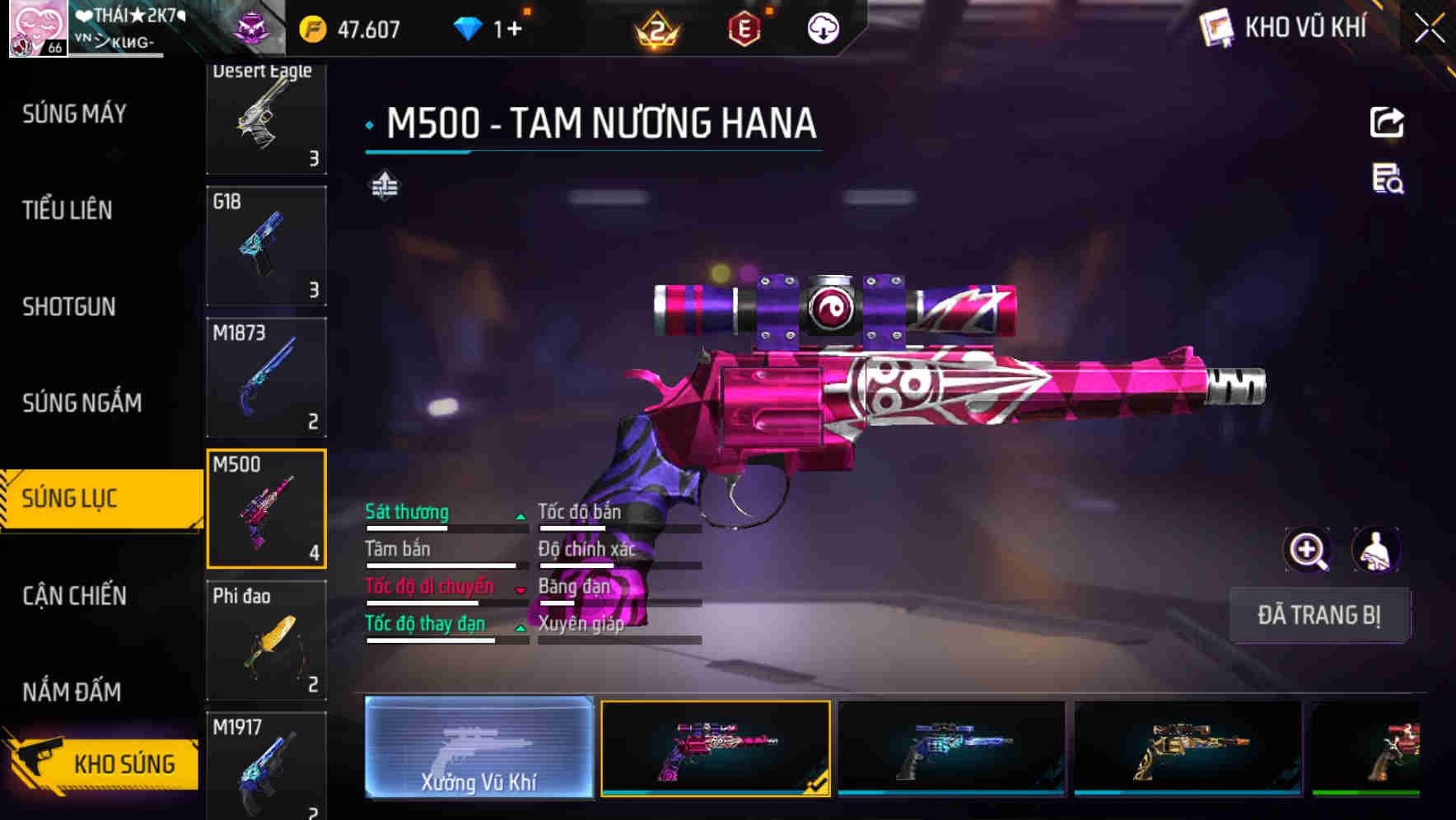
Task: Add diamonds with the plus button
Action: (x=515, y=30)
